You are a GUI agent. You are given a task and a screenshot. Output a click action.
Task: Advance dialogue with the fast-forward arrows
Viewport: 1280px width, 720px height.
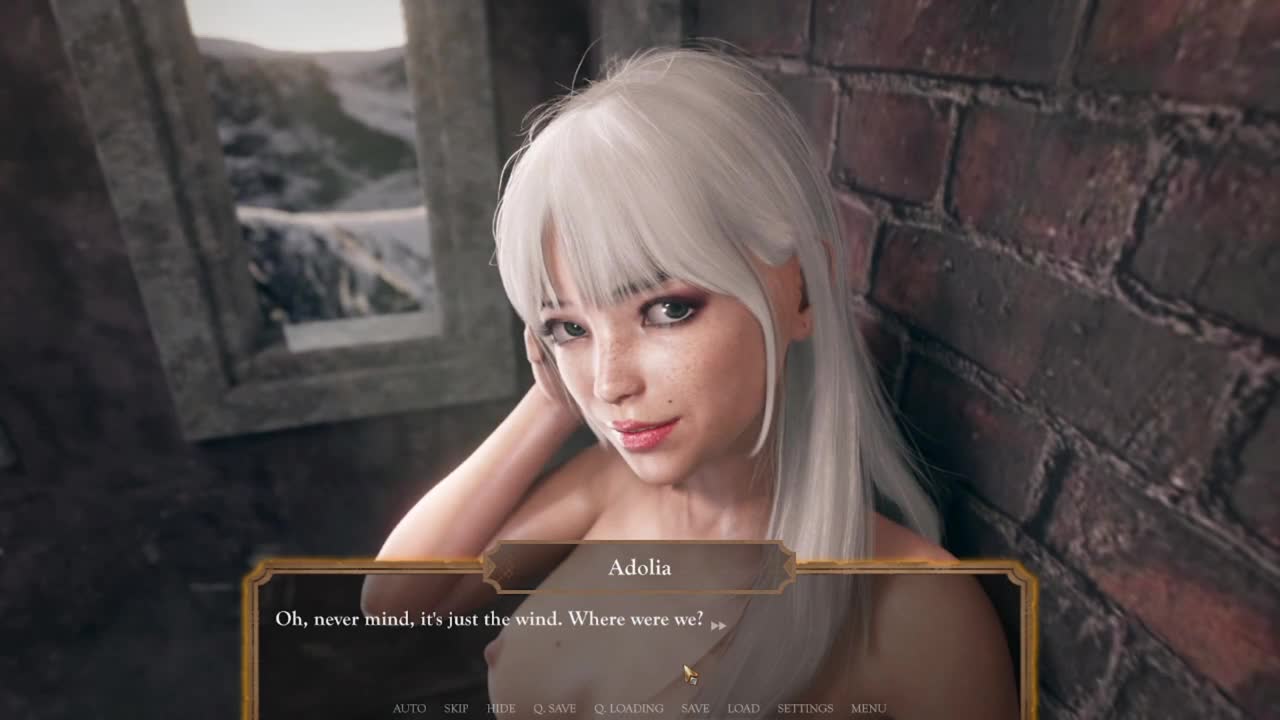pyautogui.click(x=718, y=626)
